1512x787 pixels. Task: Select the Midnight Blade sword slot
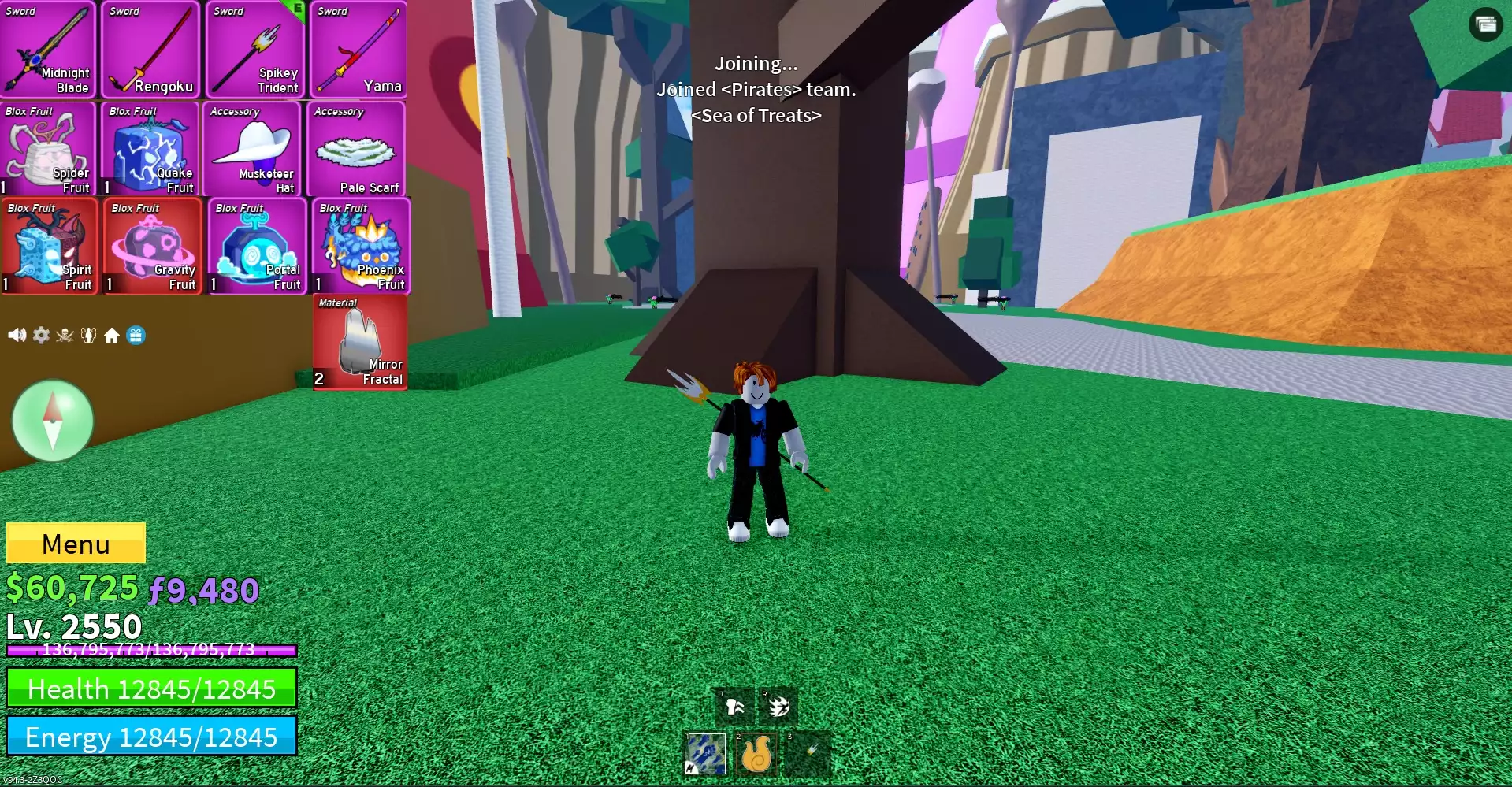point(48,50)
